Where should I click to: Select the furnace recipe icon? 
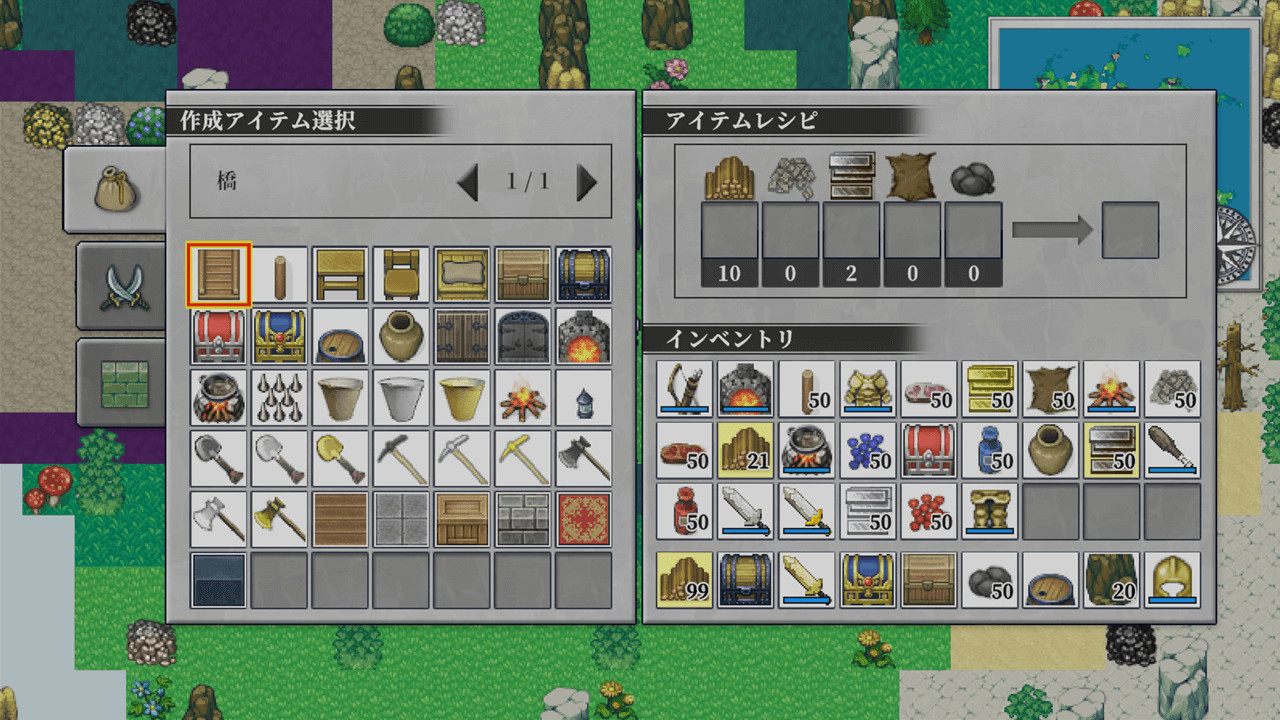pos(583,337)
